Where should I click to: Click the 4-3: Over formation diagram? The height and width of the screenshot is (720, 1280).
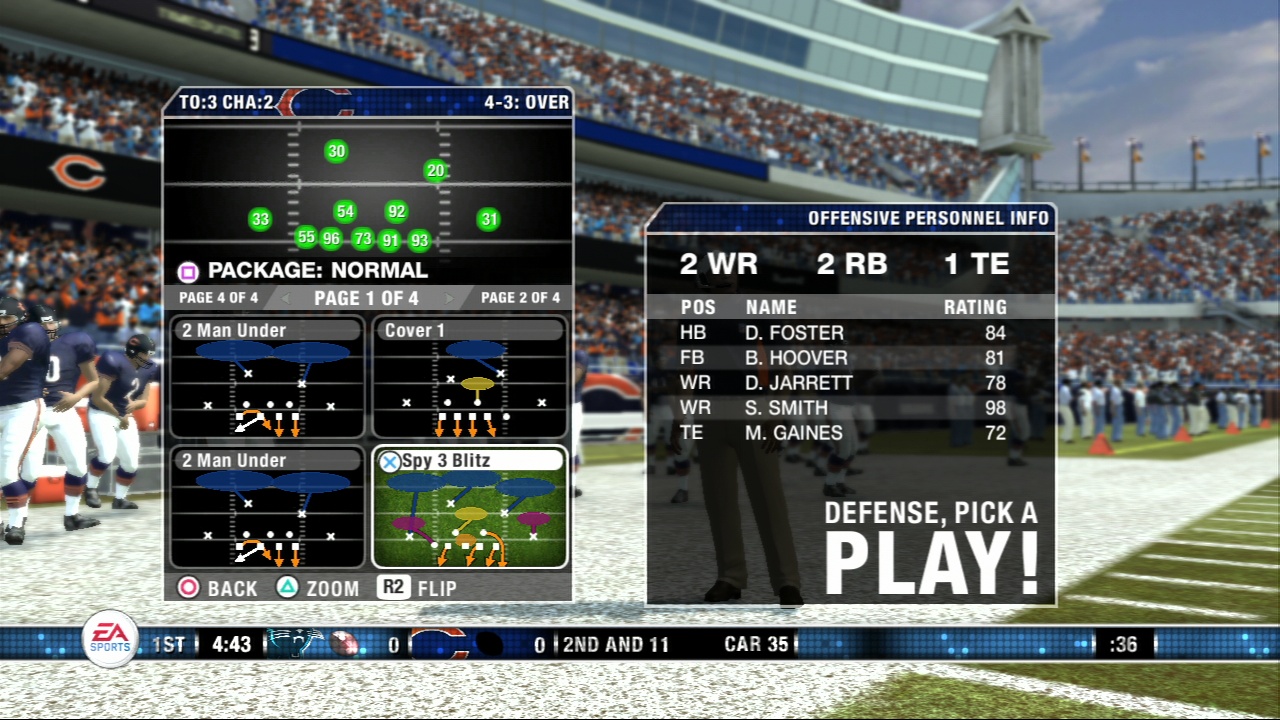pyautogui.click(x=368, y=187)
